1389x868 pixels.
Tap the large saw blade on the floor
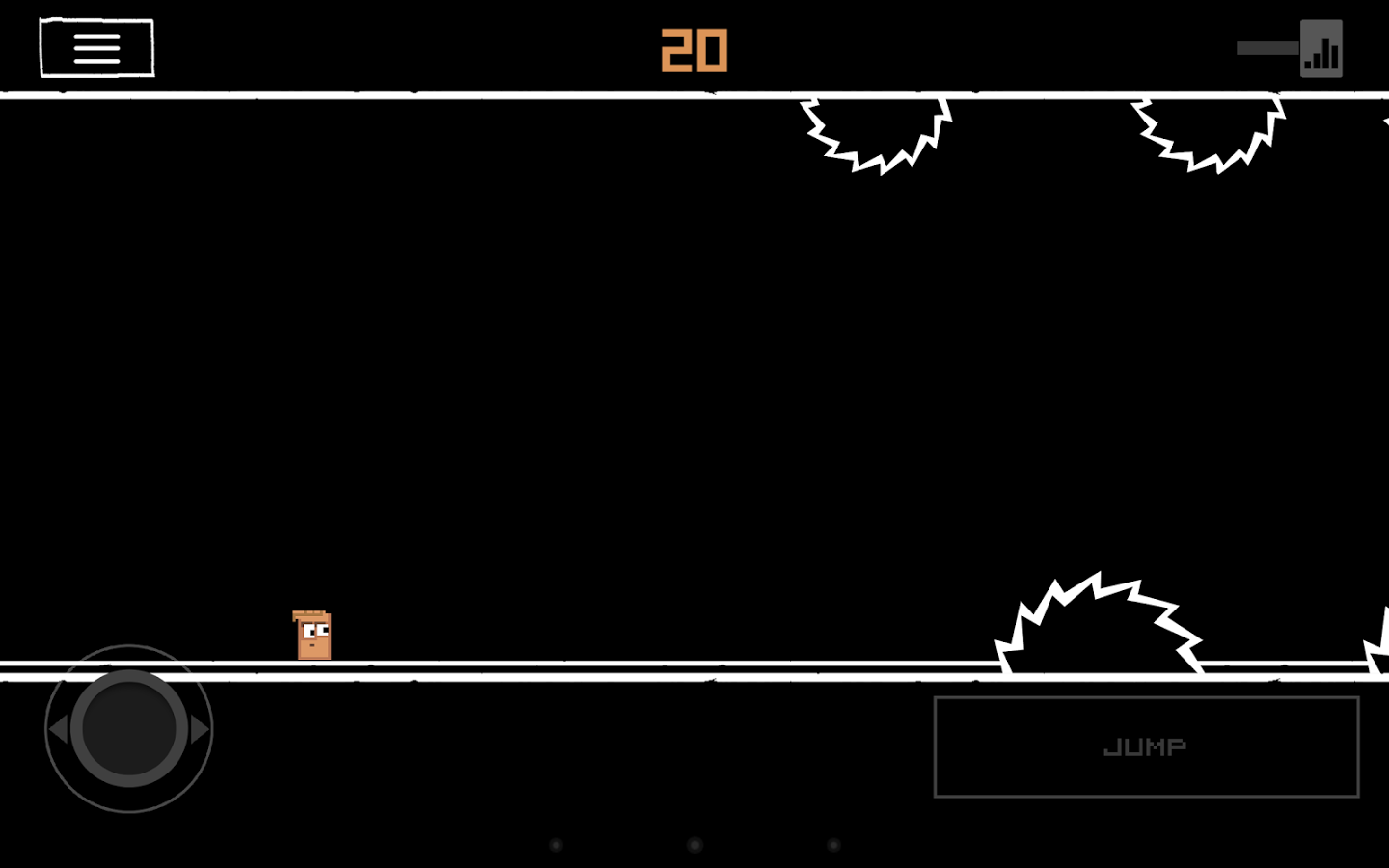click(1100, 622)
